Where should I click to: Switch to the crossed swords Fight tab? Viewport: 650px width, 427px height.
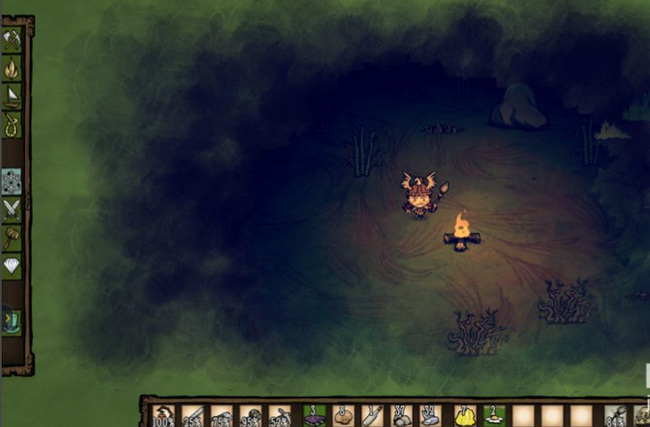coord(12,209)
